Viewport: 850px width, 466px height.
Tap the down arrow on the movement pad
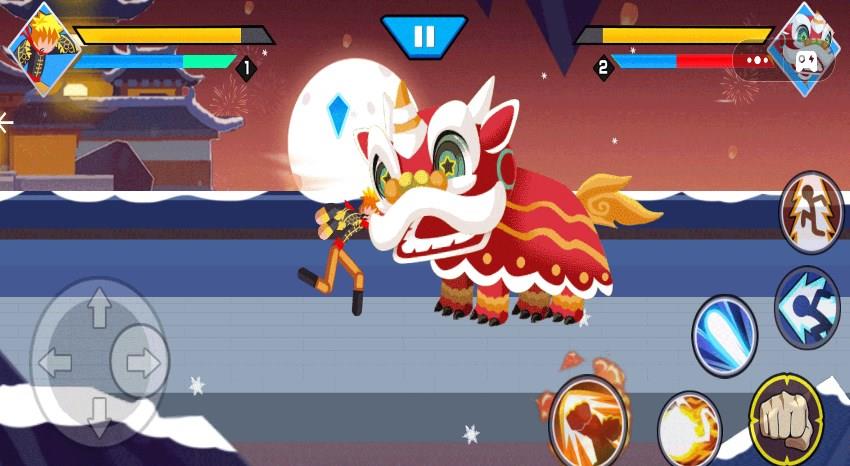(x=98, y=415)
